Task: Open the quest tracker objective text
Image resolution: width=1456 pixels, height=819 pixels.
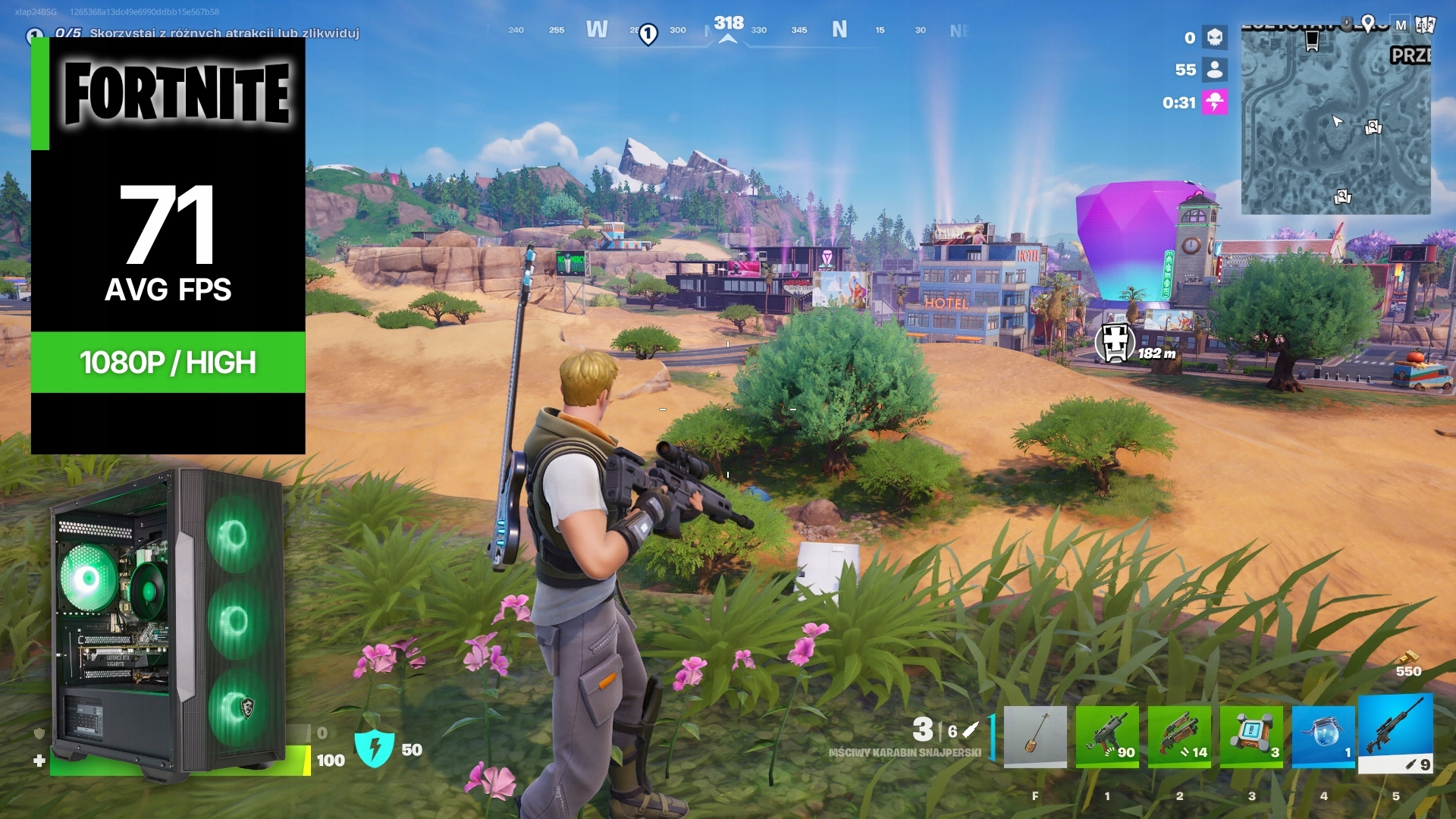Action: (224, 33)
